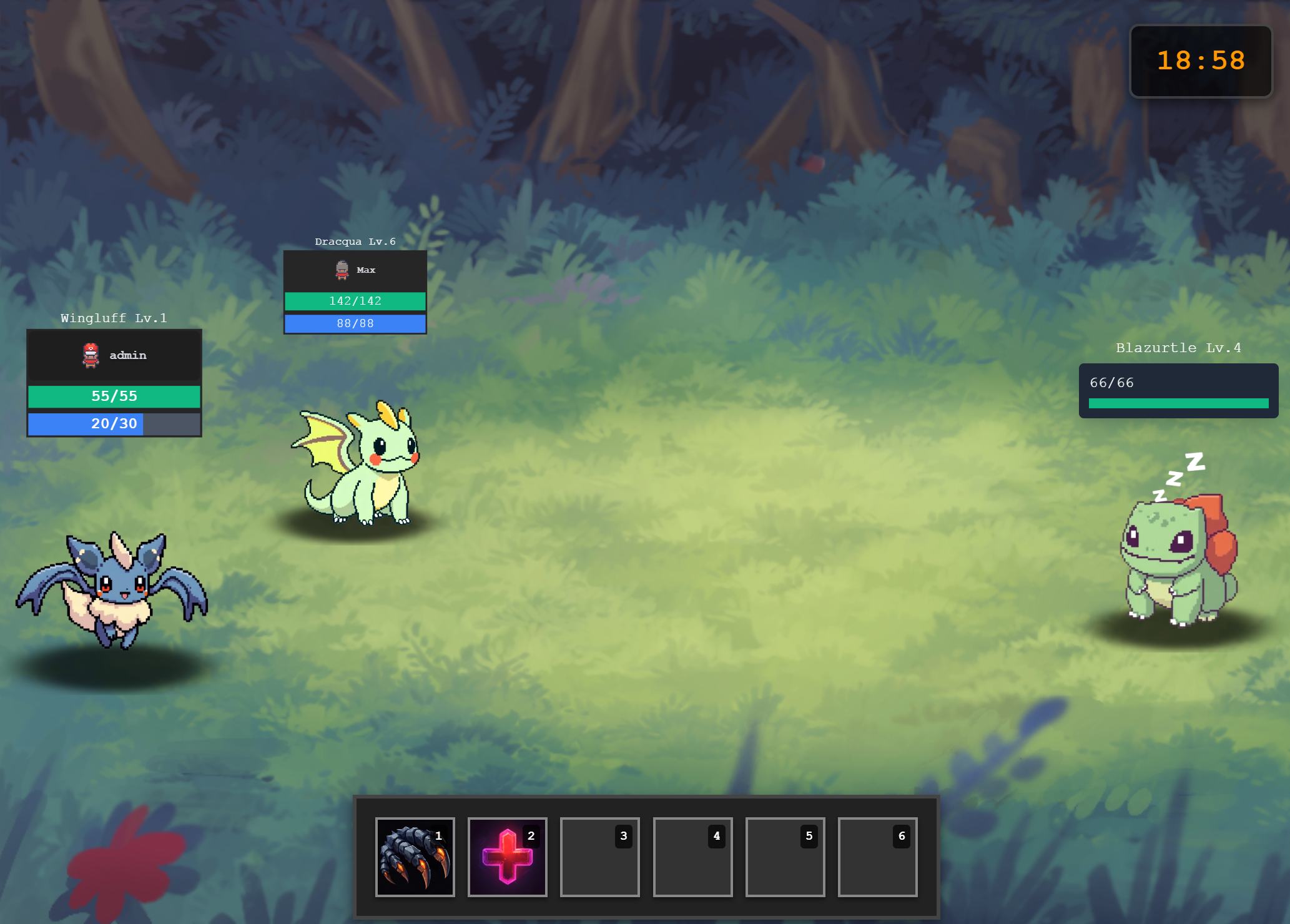Select empty hotbar slot 3

[599, 856]
